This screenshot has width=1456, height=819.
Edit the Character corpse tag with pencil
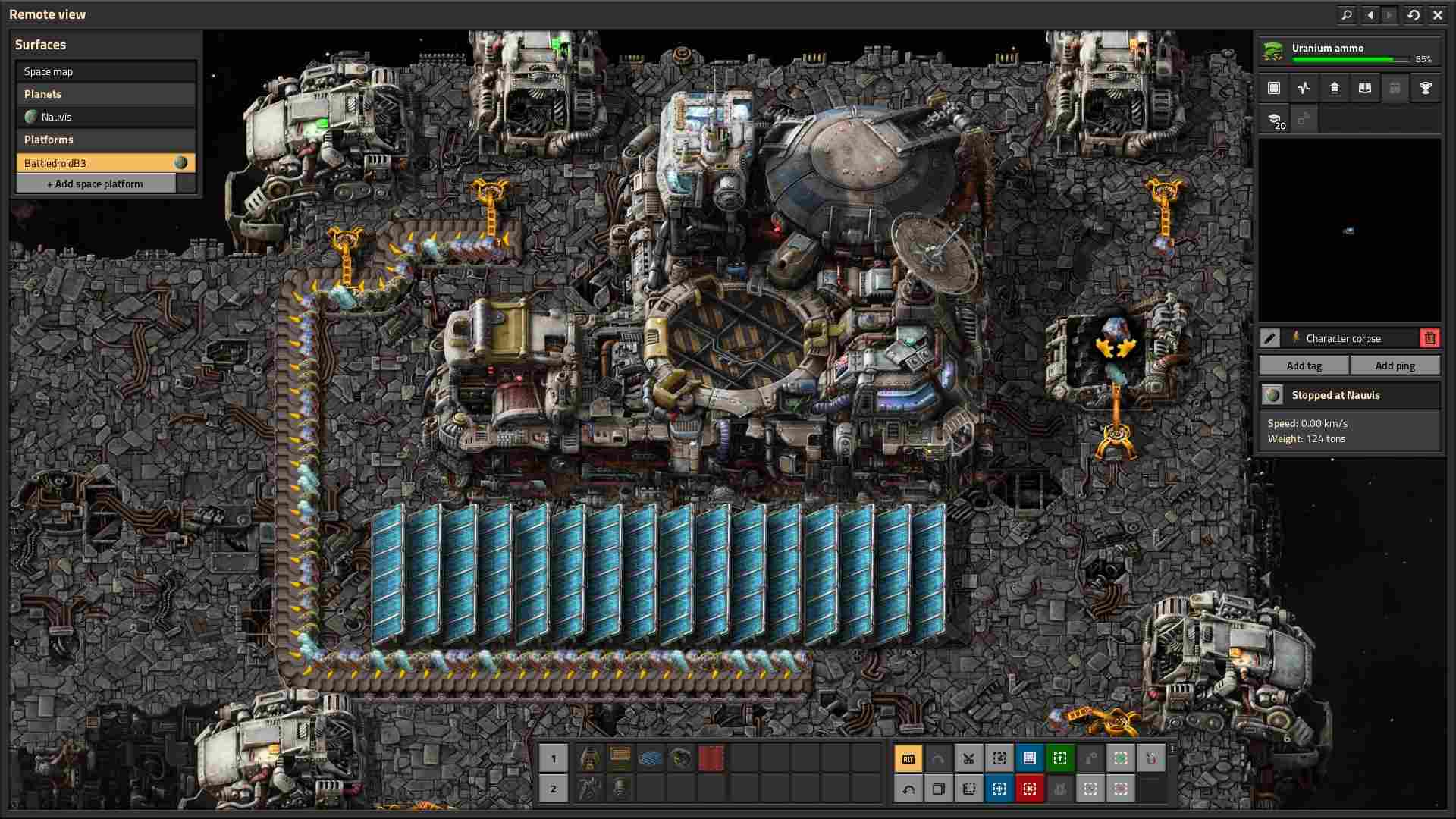[x=1270, y=338]
